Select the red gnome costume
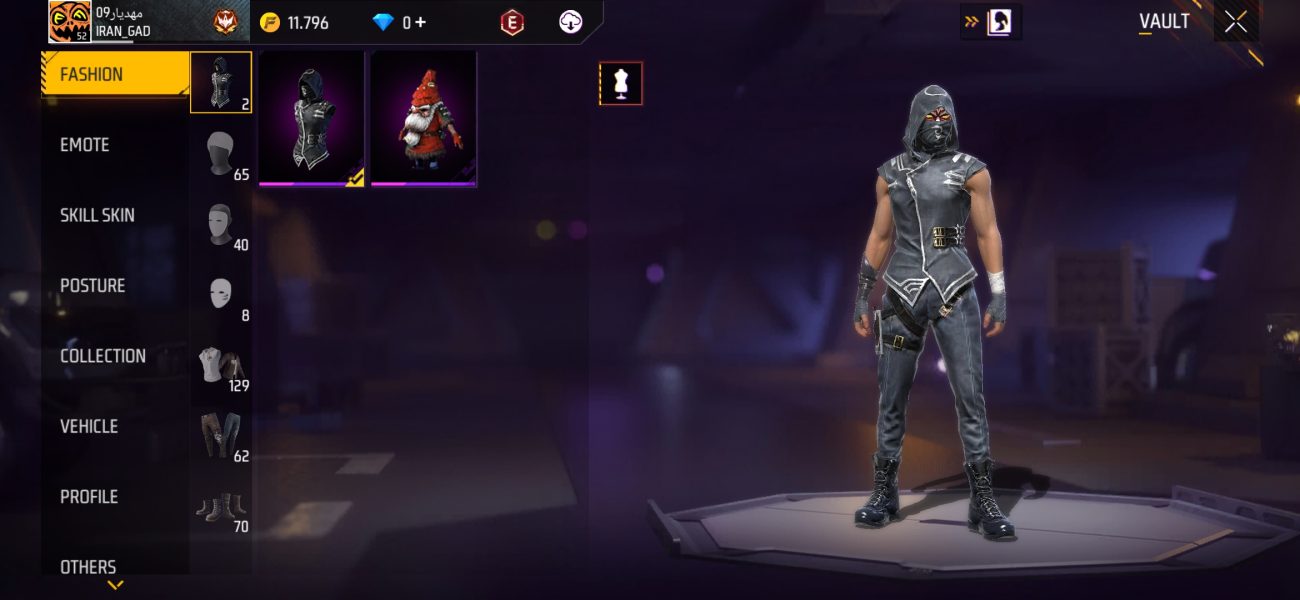Image resolution: width=1300 pixels, height=600 pixels. click(424, 118)
